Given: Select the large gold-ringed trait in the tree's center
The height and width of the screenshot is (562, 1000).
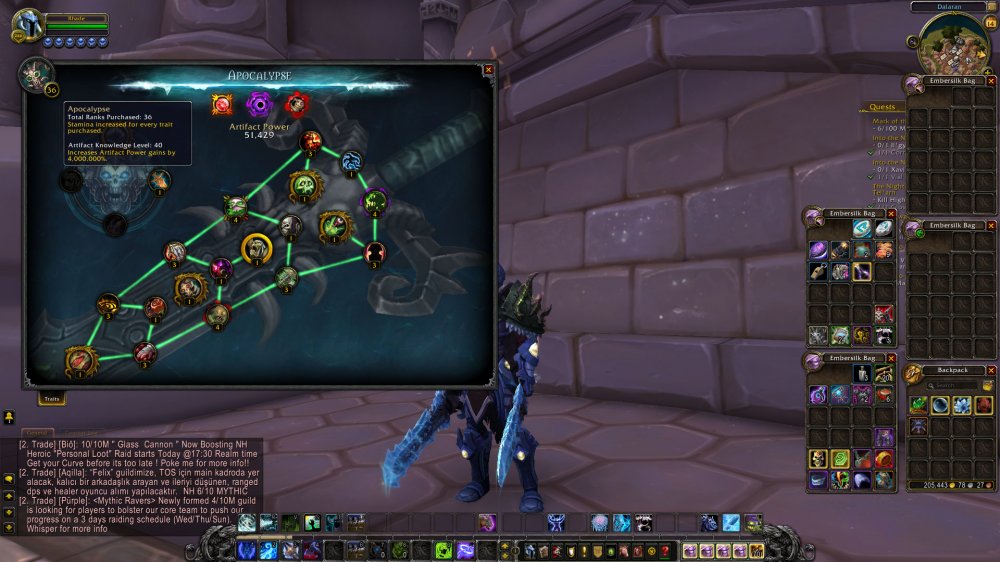Looking at the screenshot, I should [x=256, y=247].
